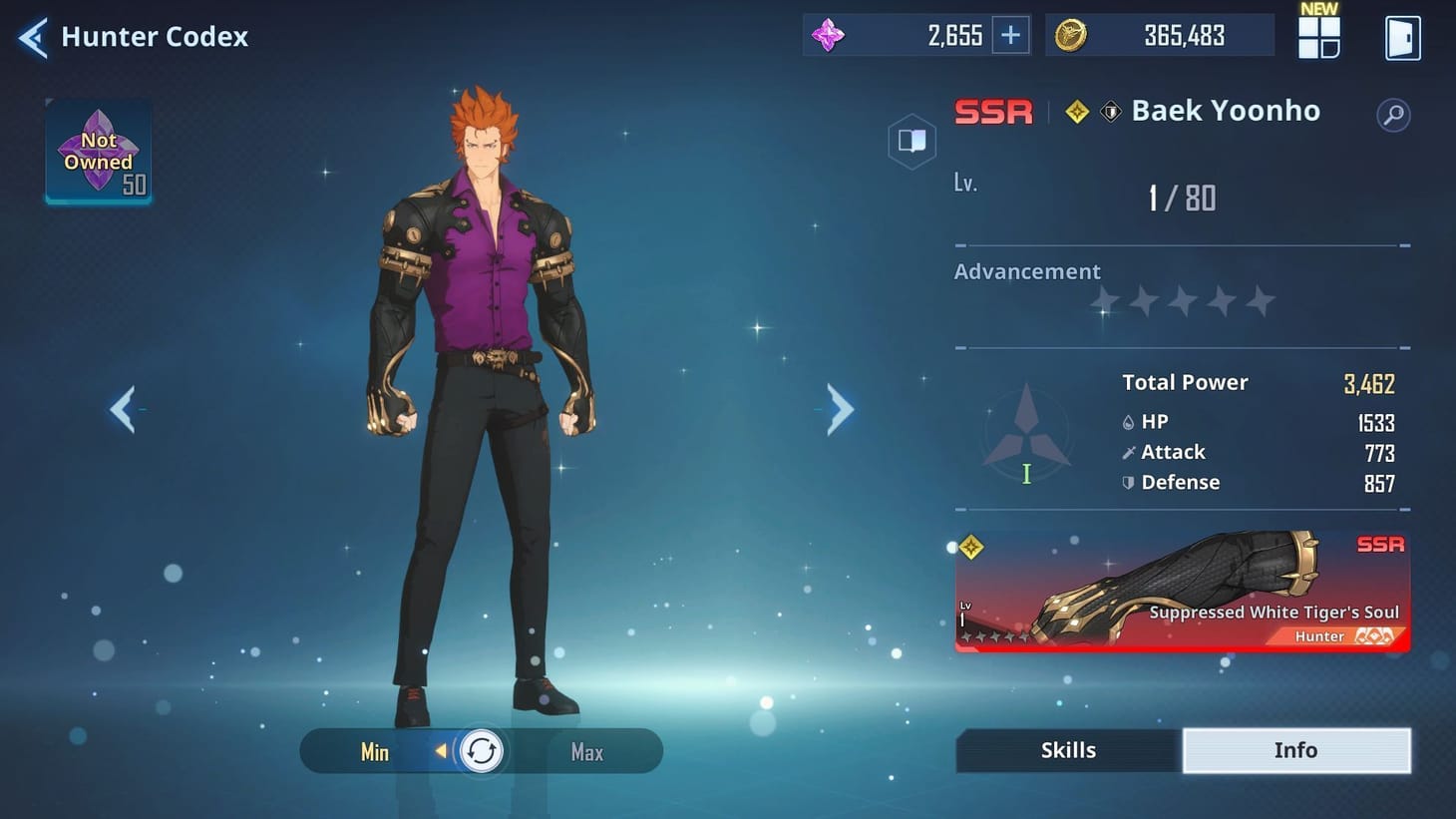The width and height of the screenshot is (1456, 819).
Task: Go to previous hunter with left chevron
Action: [123, 409]
